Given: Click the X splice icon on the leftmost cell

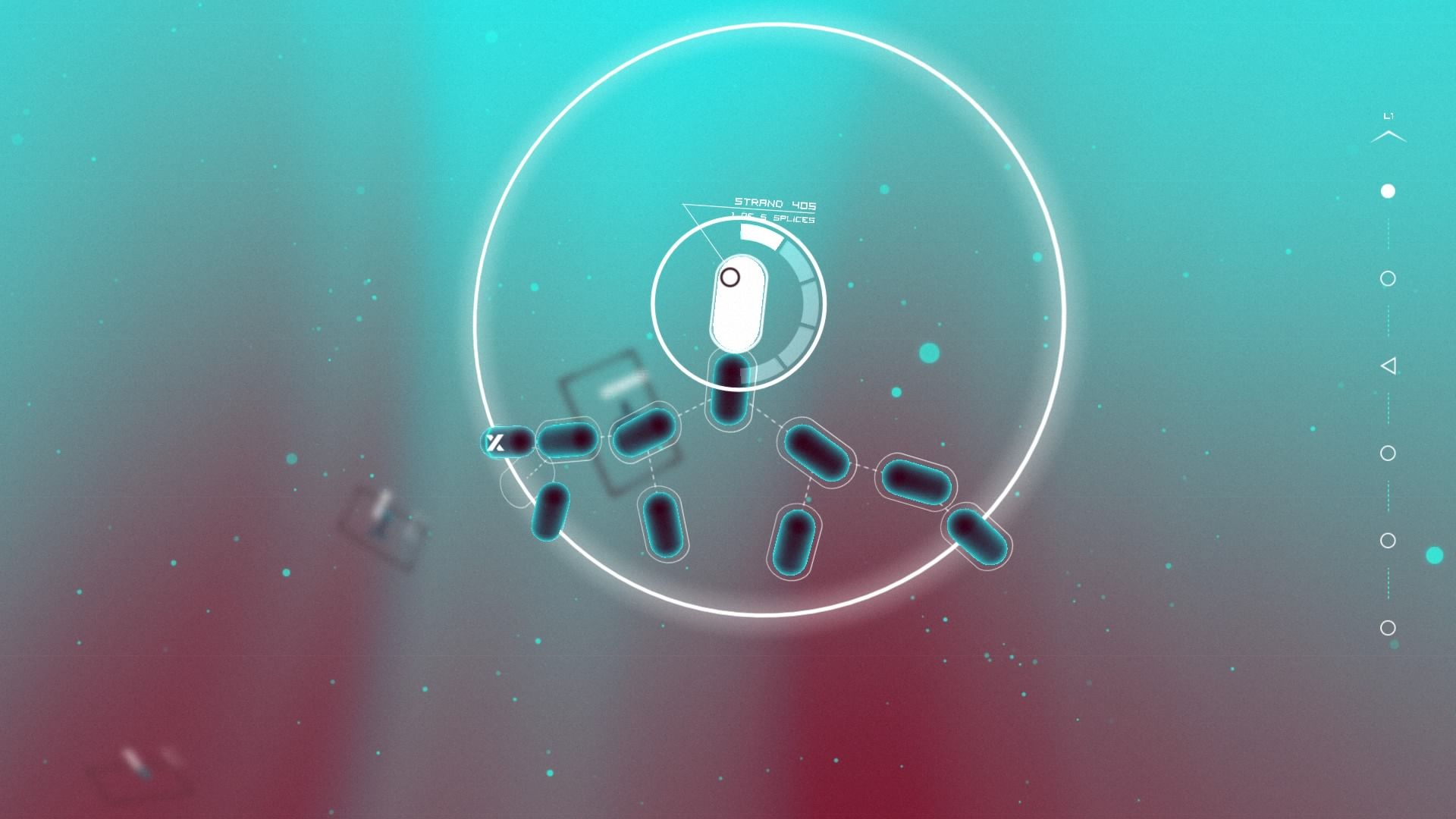Looking at the screenshot, I should pos(495,442).
